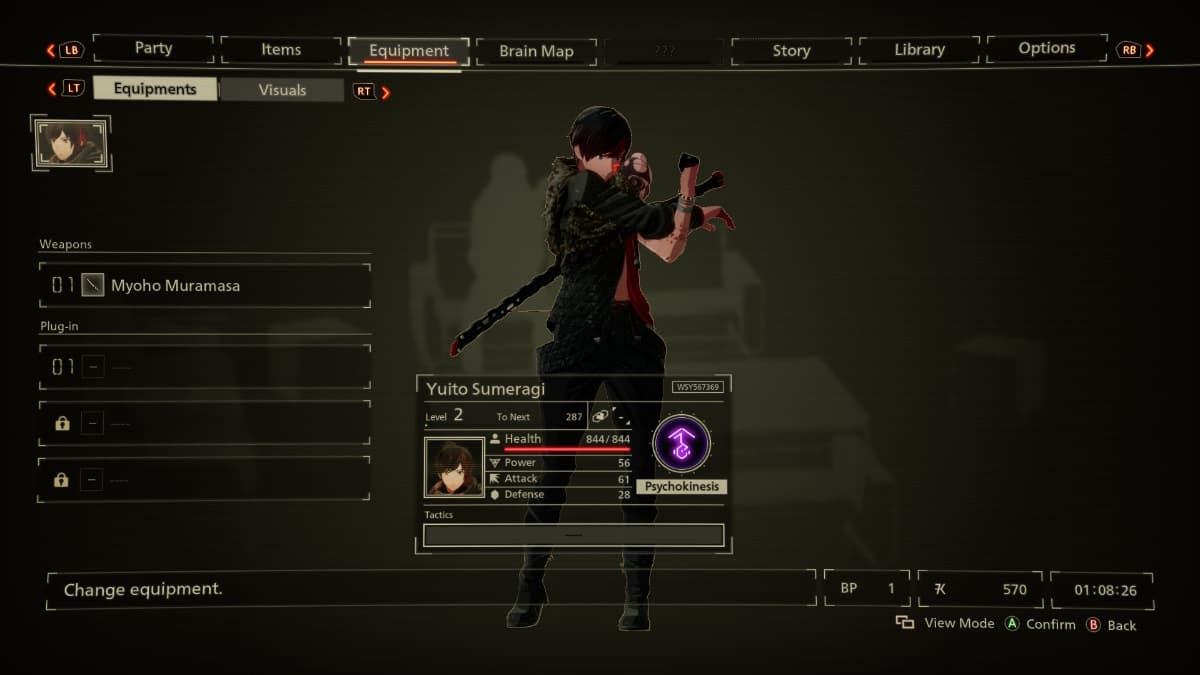The height and width of the screenshot is (675, 1200).
Task: Open the Items tab
Action: click(x=281, y=50)
